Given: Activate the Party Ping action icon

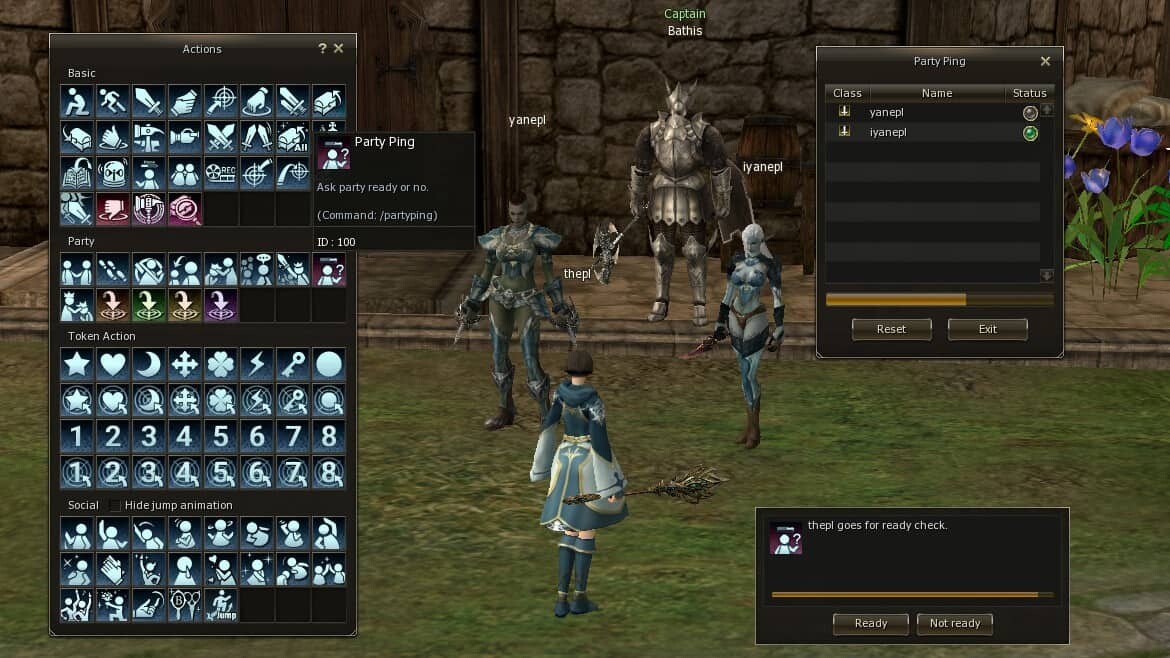Looking at the screenshot, I should (329, 269).
